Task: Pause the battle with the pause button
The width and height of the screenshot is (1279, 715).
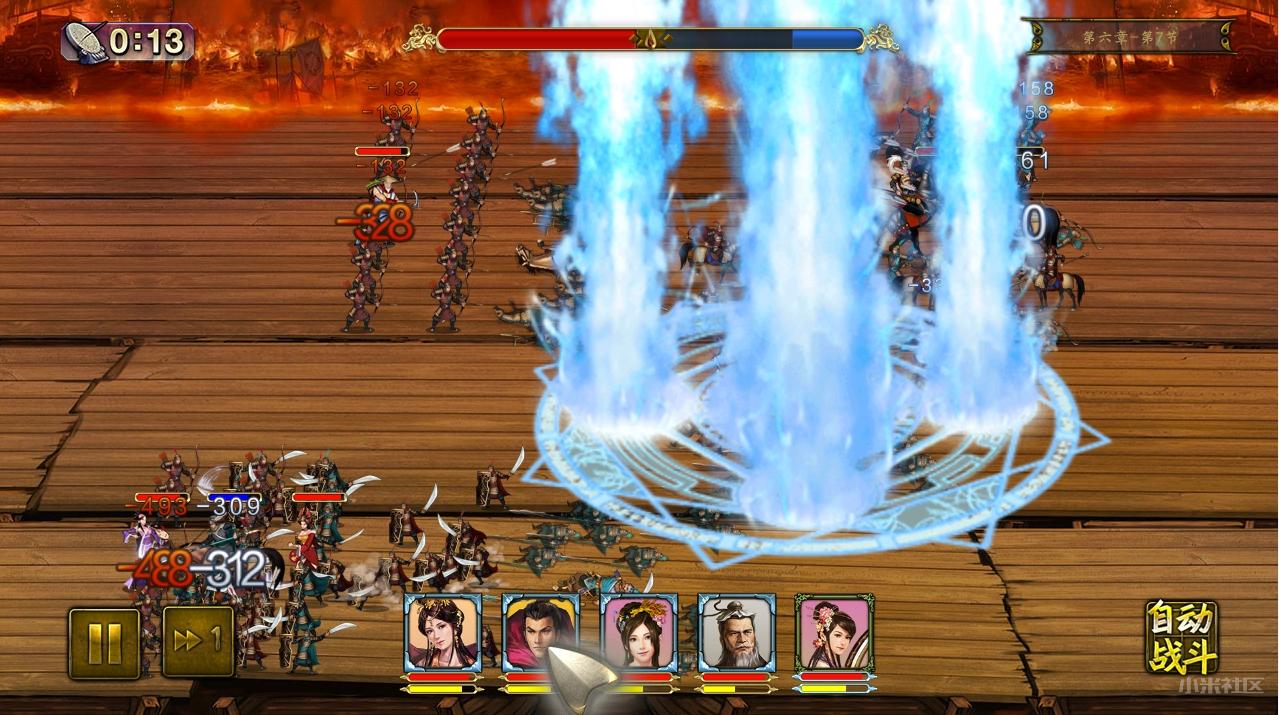Action: coord(104,643)
